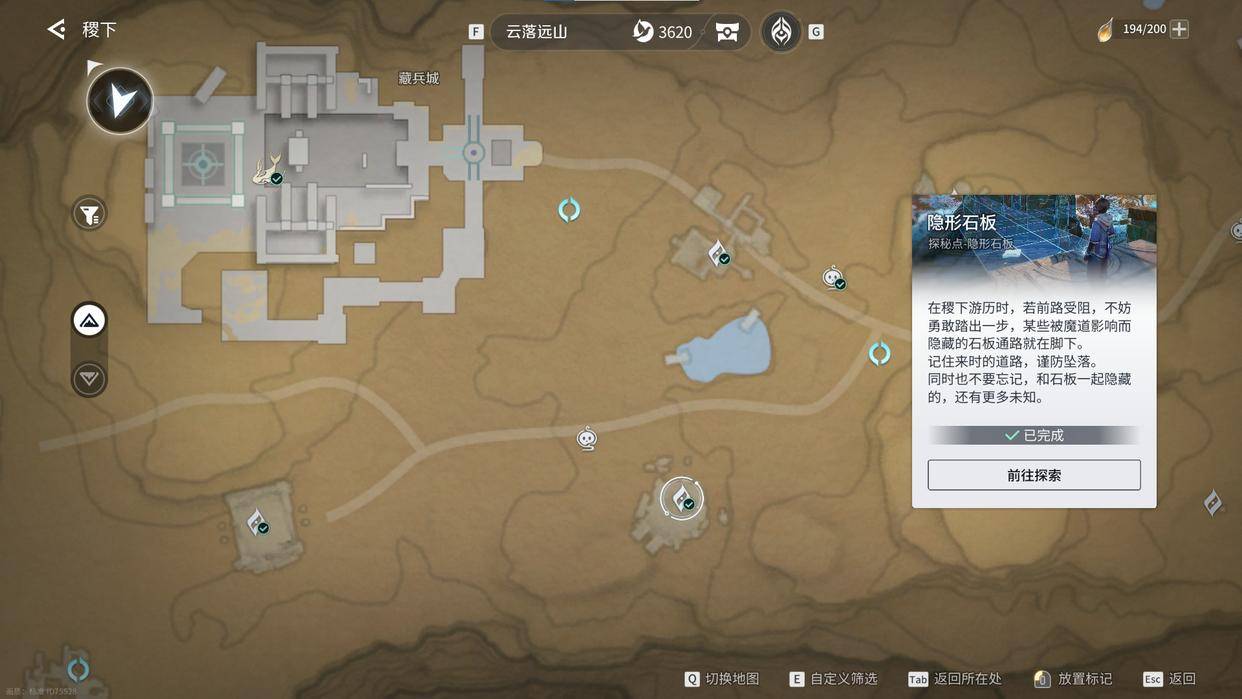Click the ring-highlighted selected map marker
Viewport: 1242px width, 699px height.
tap(682, 498)
